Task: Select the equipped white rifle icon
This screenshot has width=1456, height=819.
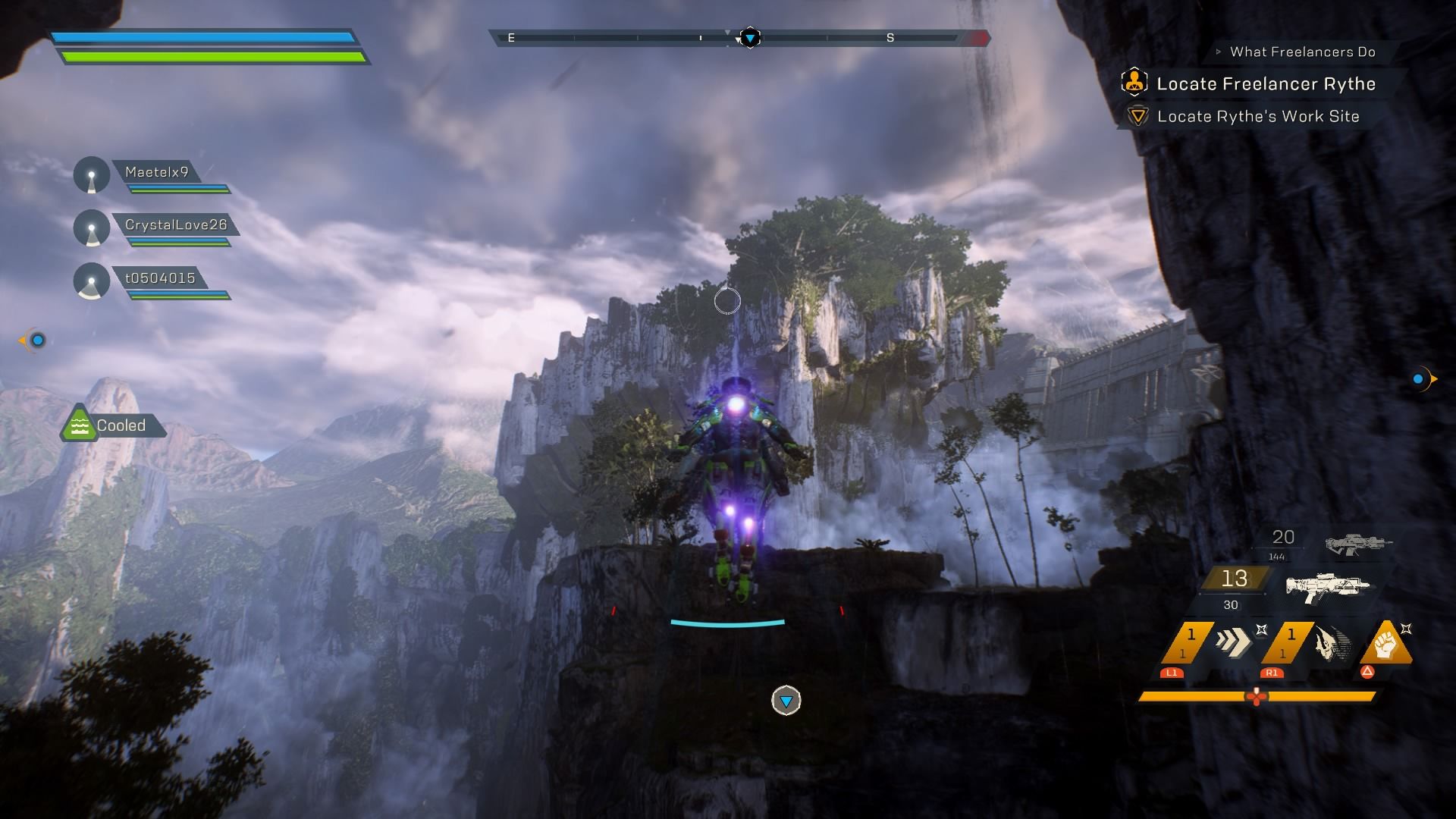Action: point(1328,587)
